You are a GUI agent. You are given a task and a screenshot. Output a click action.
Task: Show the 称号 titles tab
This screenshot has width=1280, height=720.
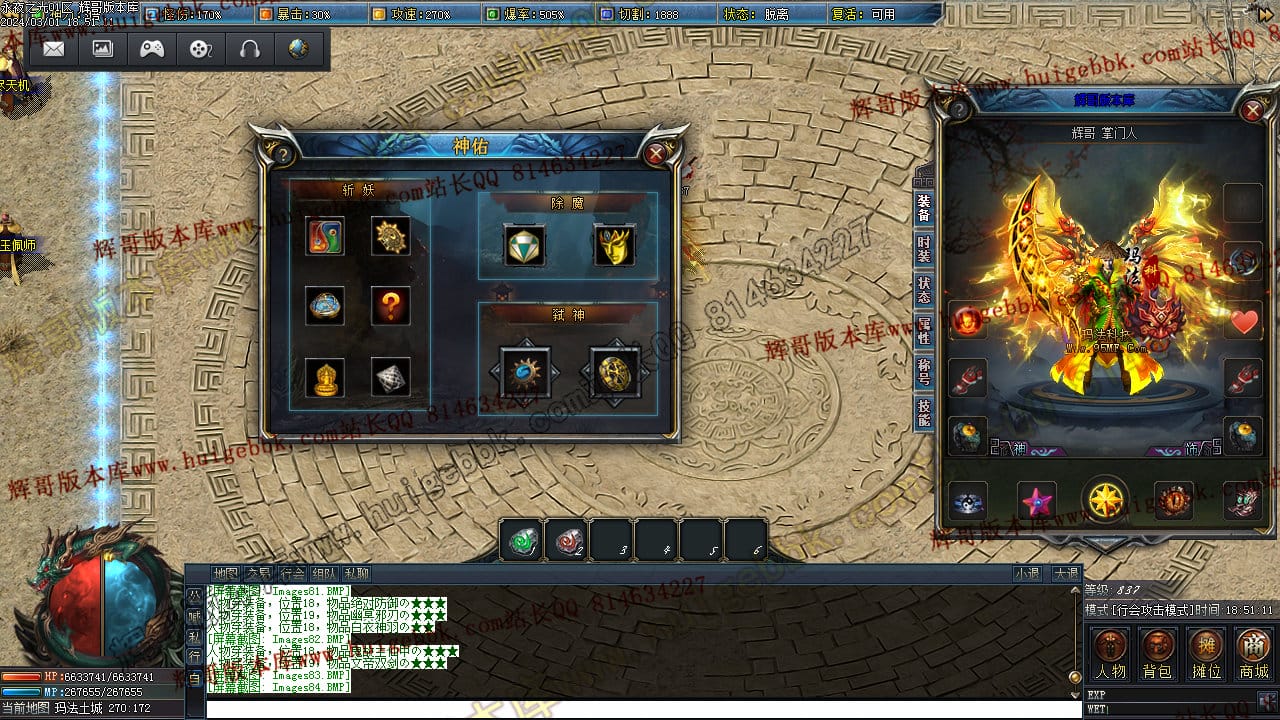click(x=924, y=372)
